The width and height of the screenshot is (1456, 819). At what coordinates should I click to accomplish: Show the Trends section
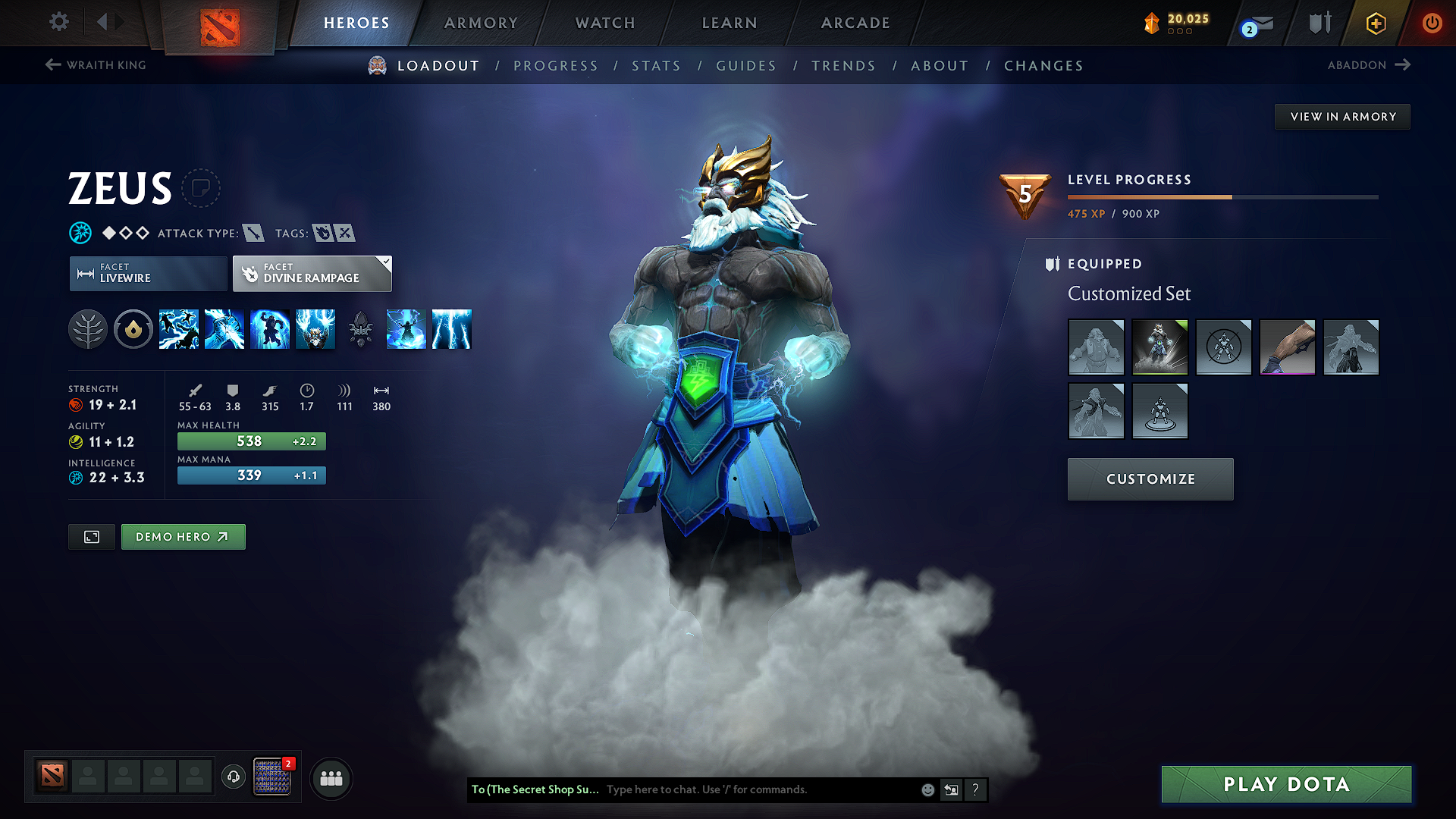(x=843, y=66)
